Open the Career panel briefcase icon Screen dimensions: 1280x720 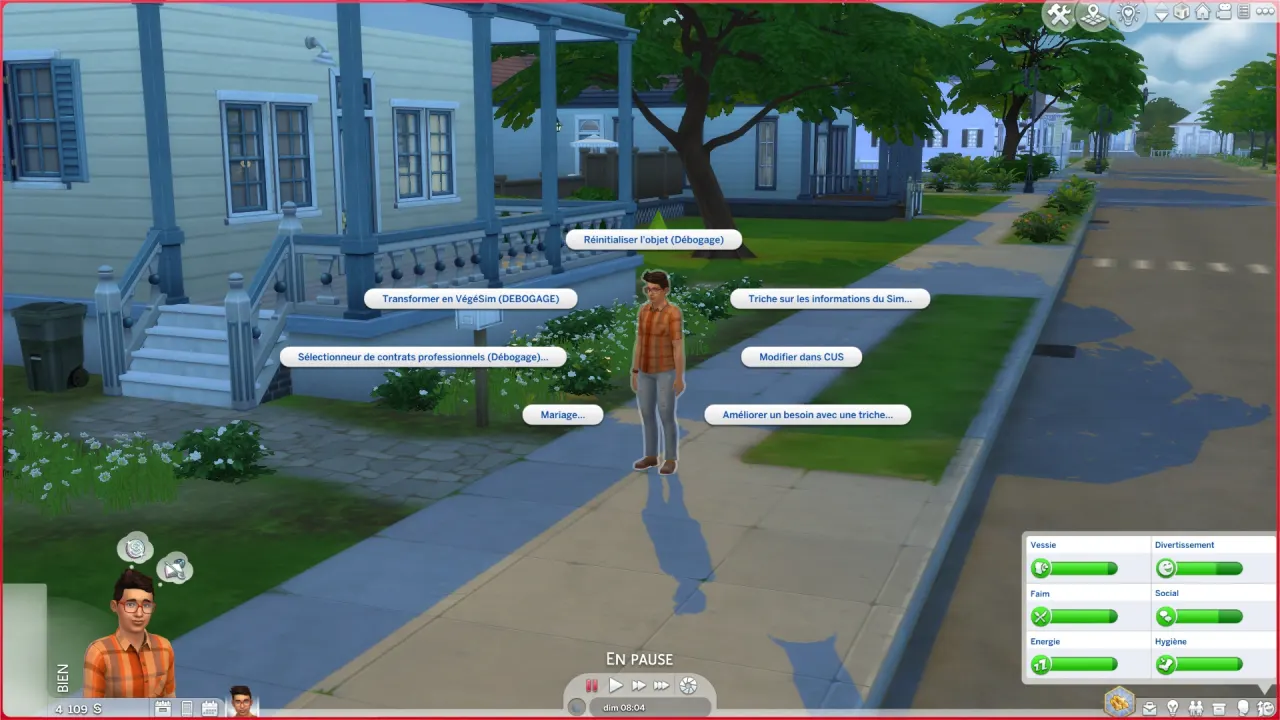1149,708
